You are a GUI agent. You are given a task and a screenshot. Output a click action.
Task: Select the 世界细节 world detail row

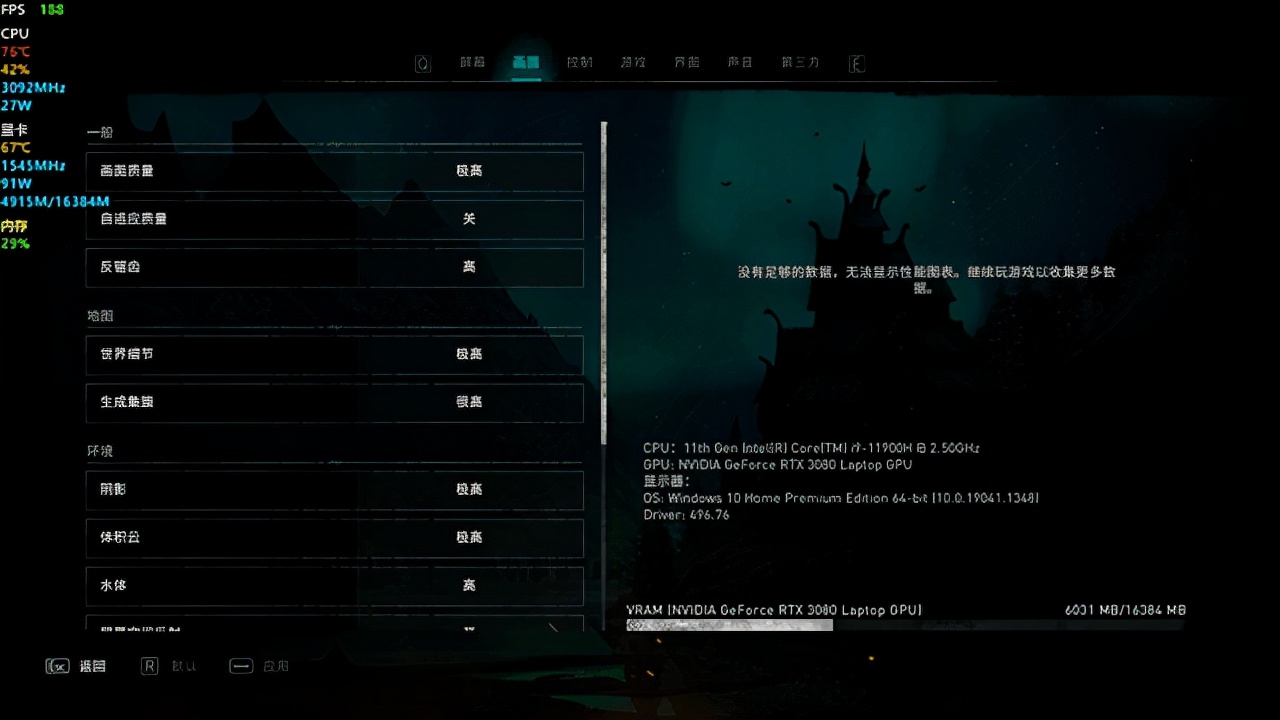click(334, 354)
